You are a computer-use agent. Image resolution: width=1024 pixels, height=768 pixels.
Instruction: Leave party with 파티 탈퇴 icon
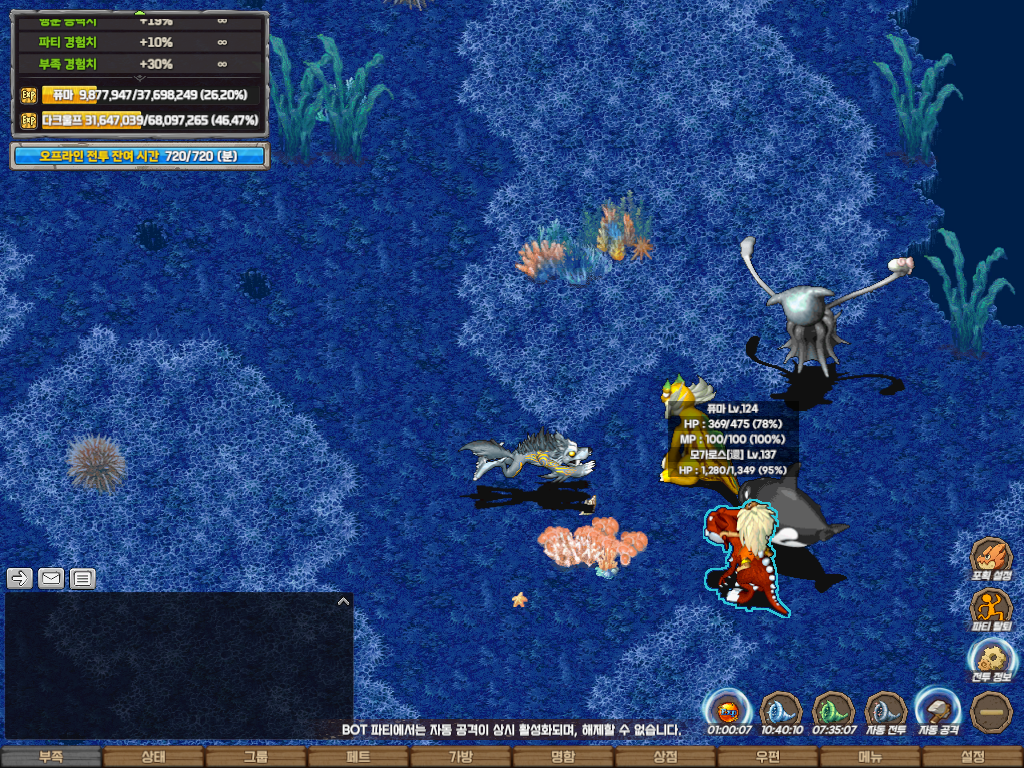991,608
